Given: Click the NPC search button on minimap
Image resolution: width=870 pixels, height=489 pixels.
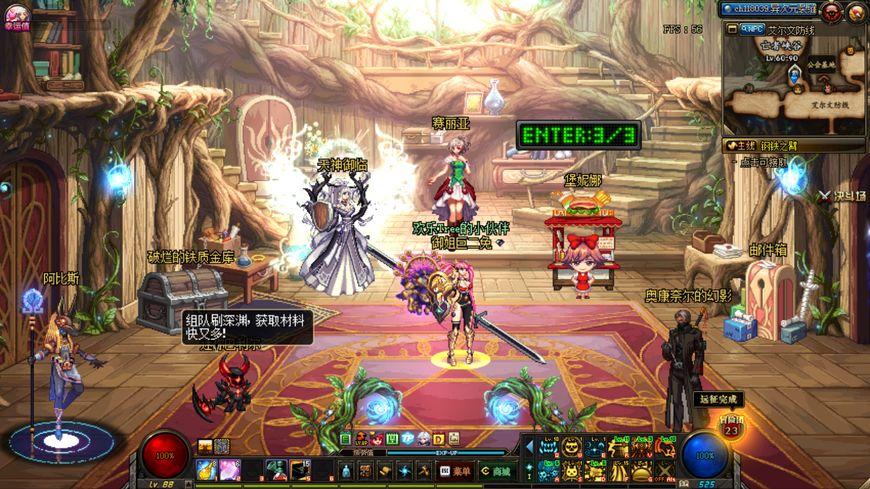Looking at the screenshot, I should coord(753,29).
